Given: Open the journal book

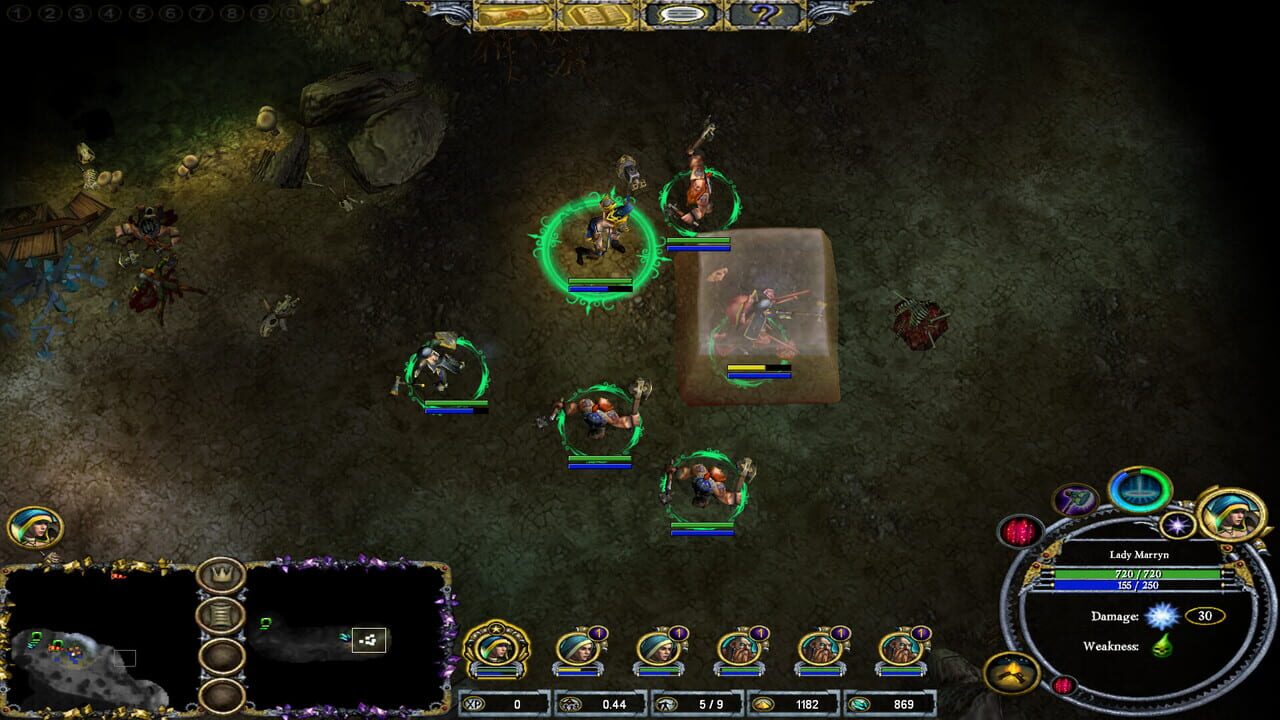Looking at the screenshot, I should tap(597, 15).
